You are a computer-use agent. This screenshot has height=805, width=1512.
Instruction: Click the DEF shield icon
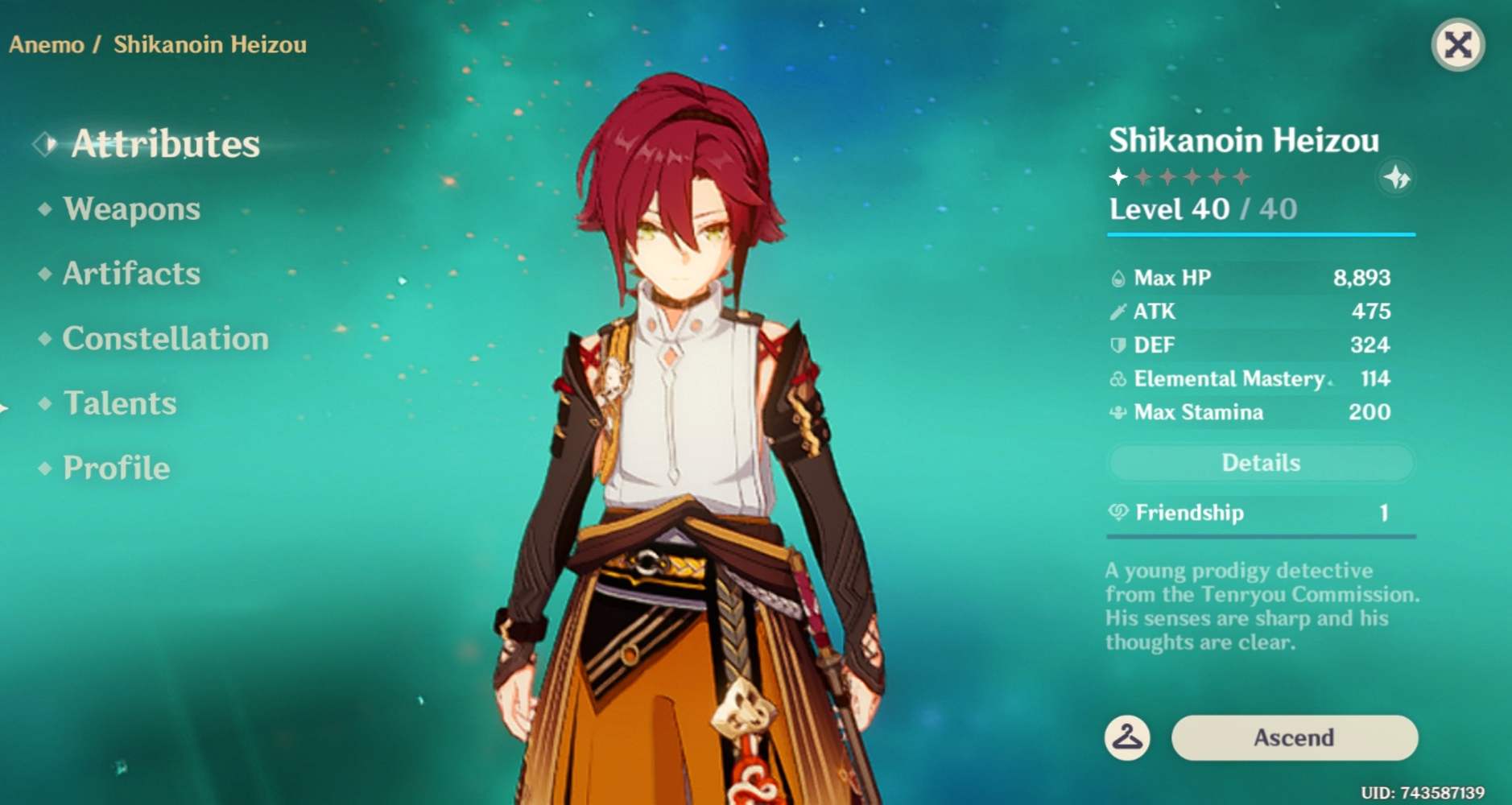pos(1118,345)
